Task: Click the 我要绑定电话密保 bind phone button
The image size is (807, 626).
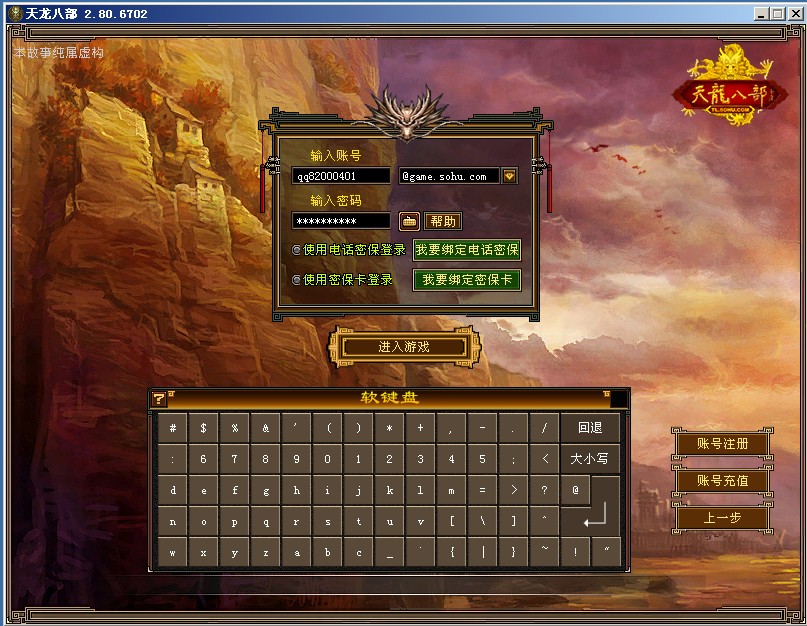Action: (467, 250)
